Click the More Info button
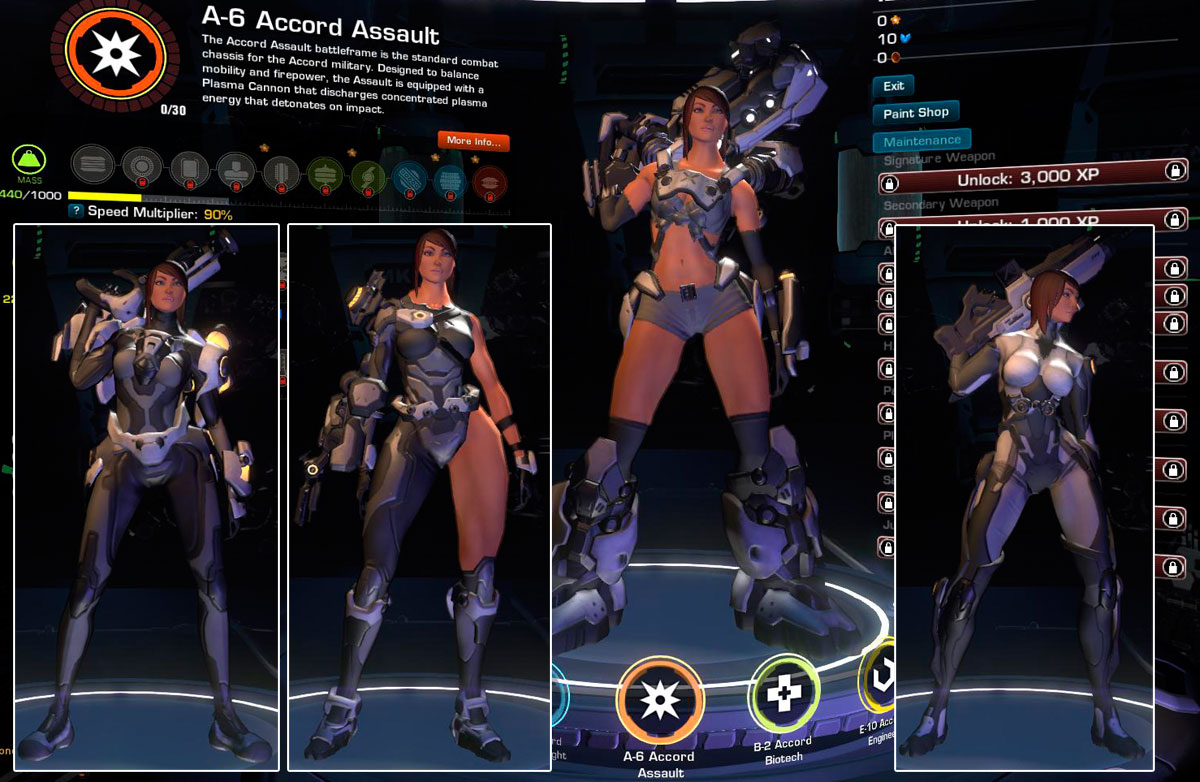 473,141
